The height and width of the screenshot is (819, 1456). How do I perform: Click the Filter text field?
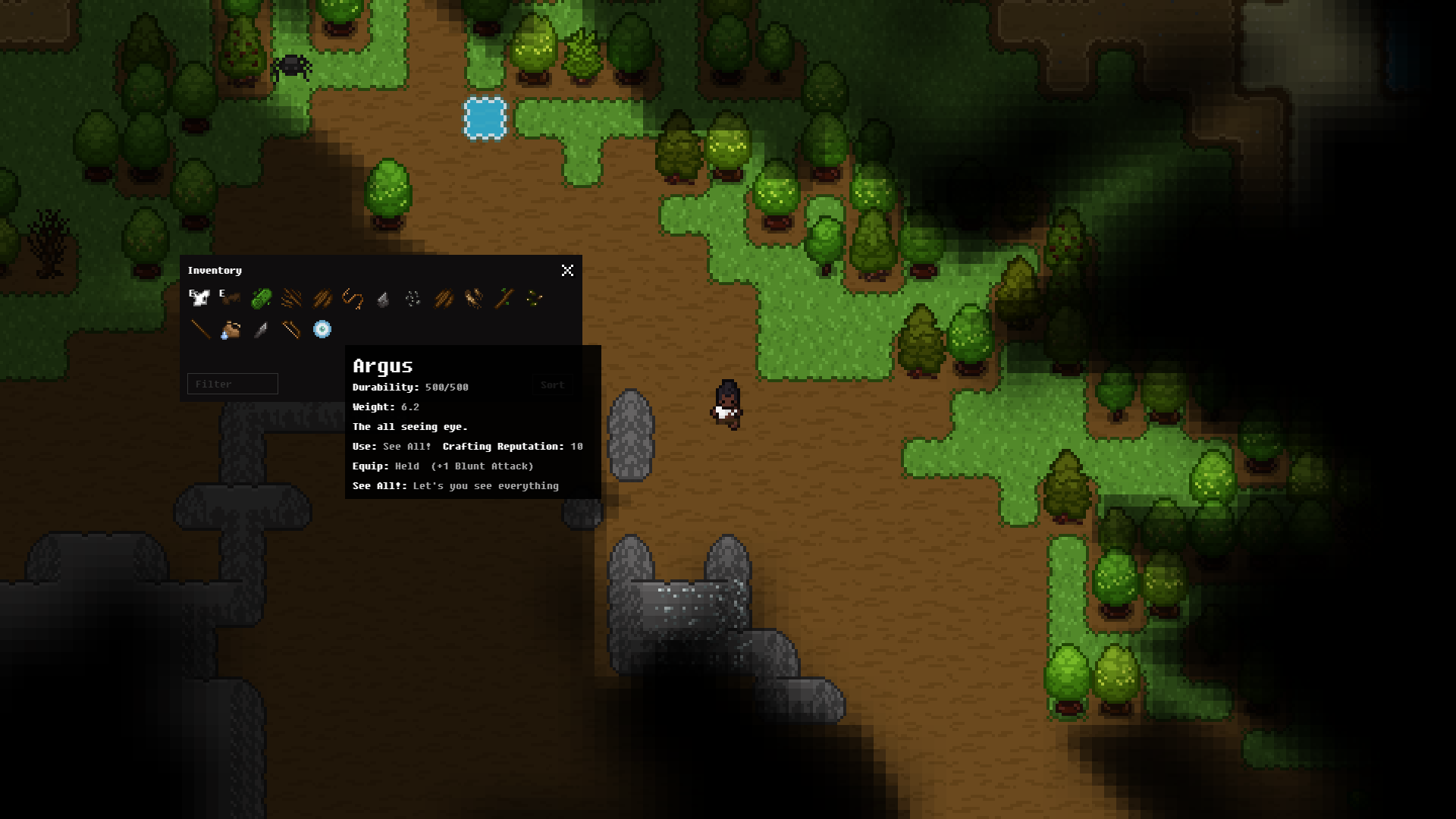pyautogui.click(x=233, y=384)
